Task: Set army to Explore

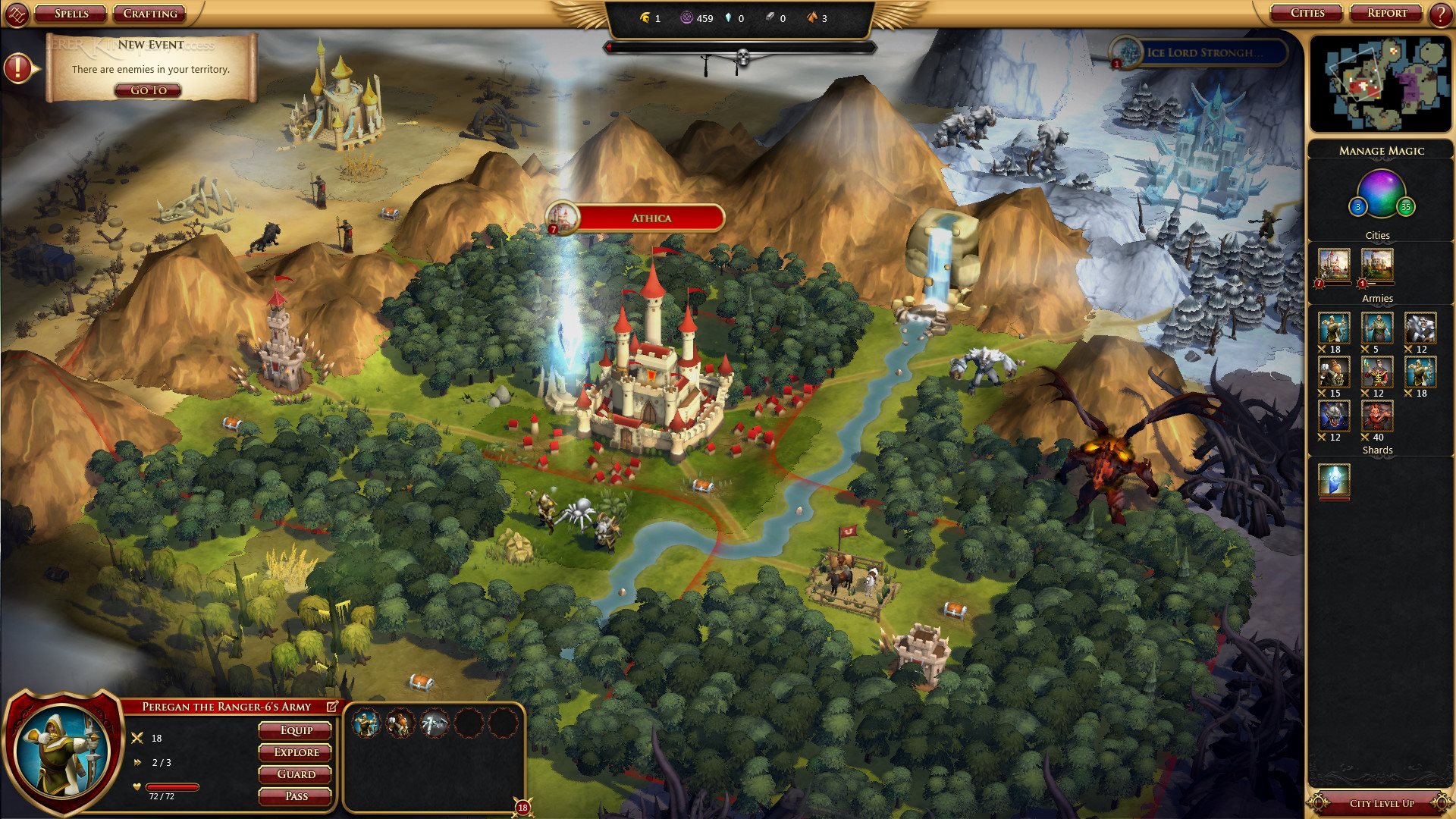Action: point(296,752)
